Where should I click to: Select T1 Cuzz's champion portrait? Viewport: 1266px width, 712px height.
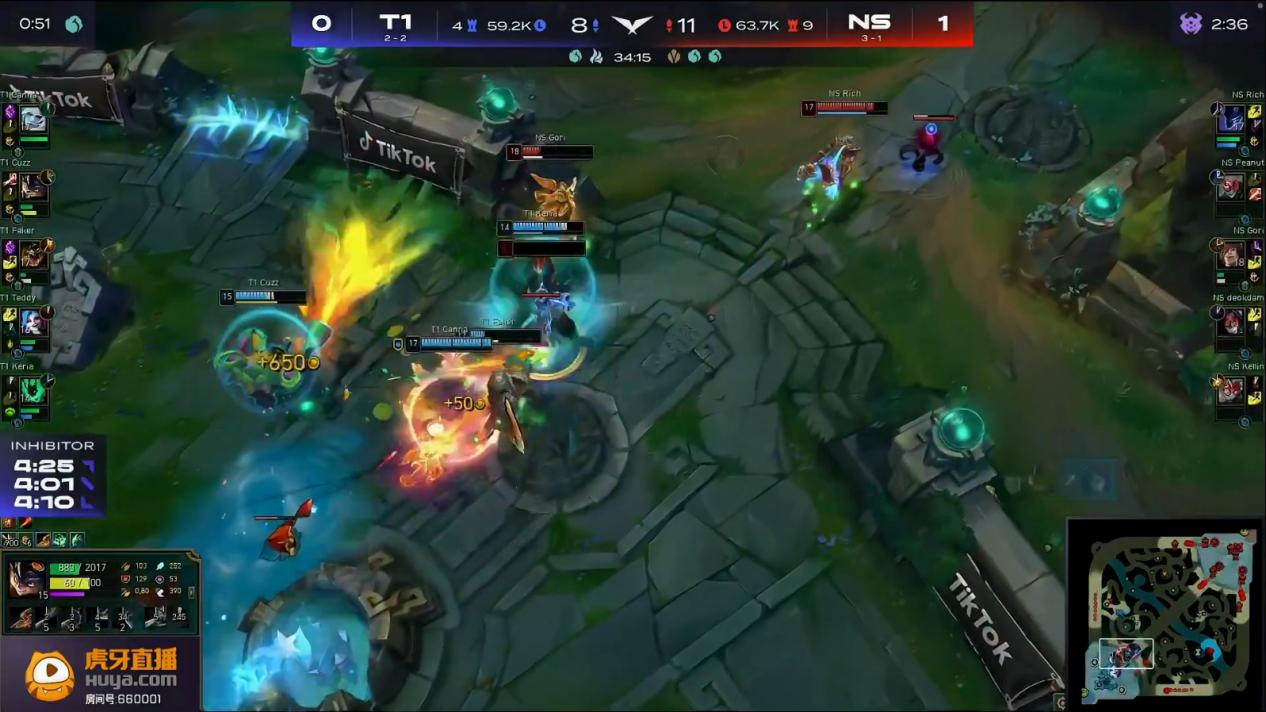34,187
